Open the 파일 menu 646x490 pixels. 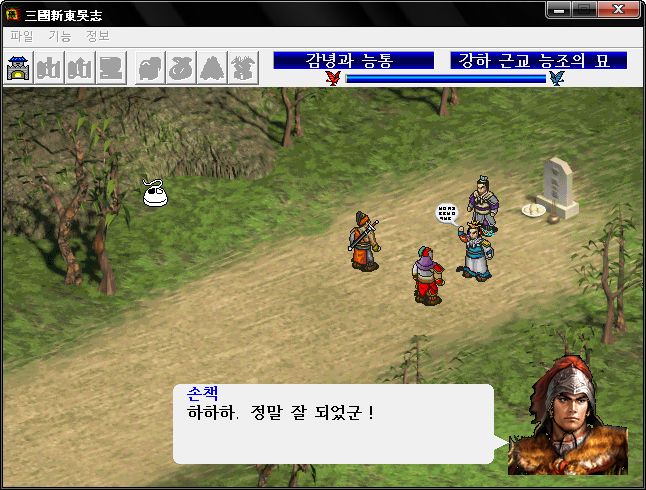(21, 35)
